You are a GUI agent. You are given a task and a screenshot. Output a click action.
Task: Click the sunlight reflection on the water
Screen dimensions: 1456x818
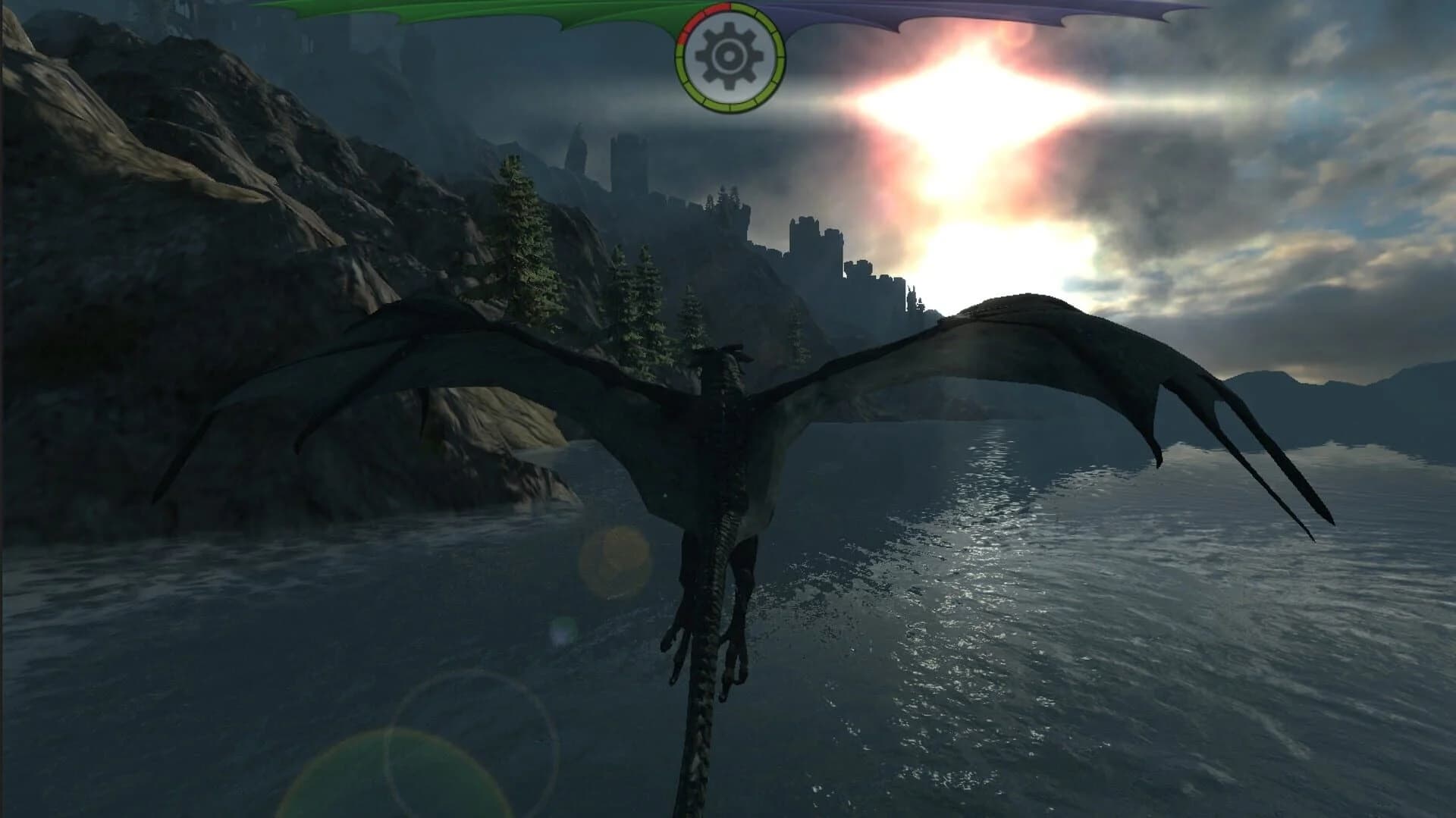point(986,531)
